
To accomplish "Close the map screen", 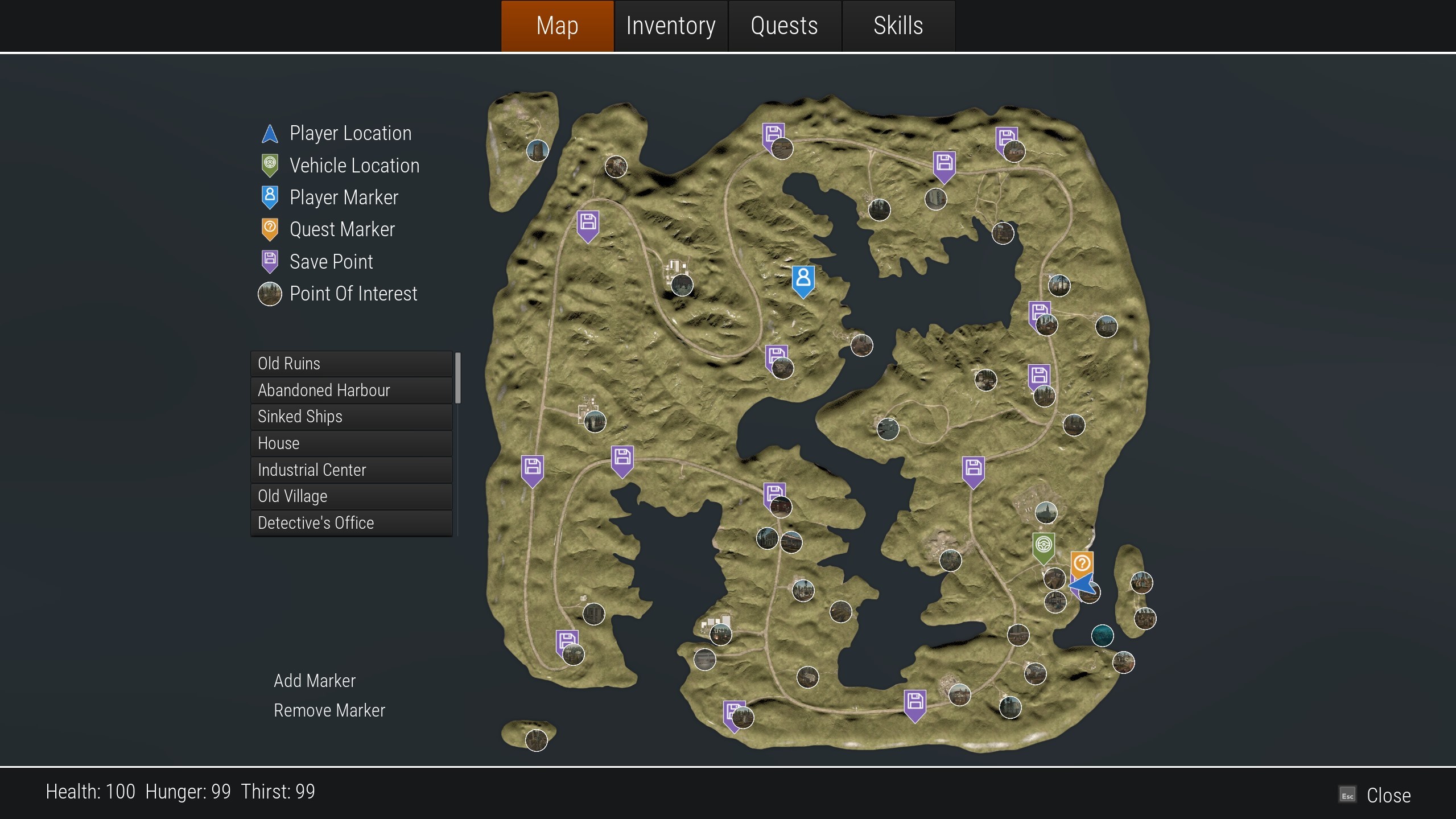I will (x=1387, y=795).
